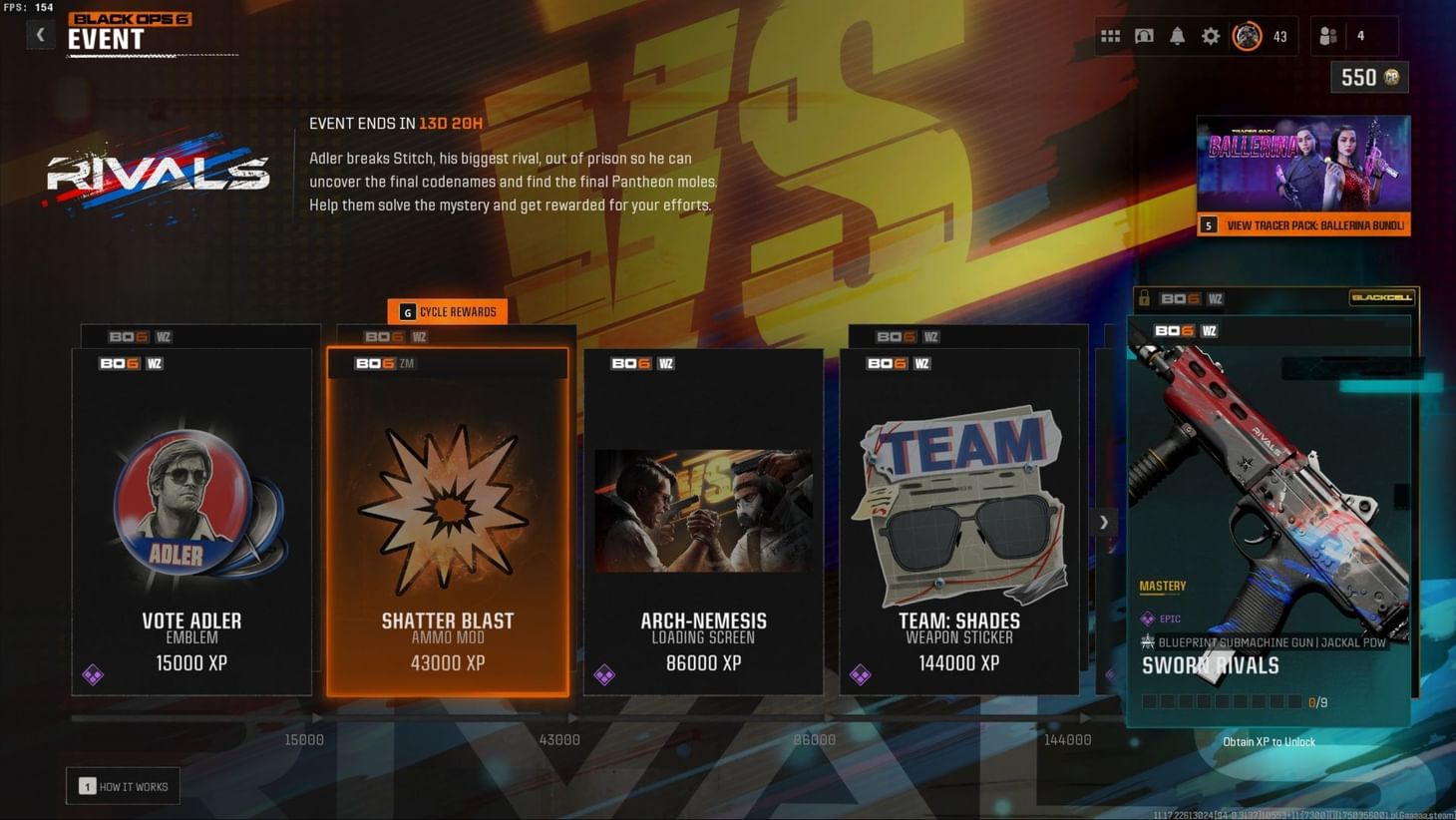Open the Settings gear icon

click(1211, 36)
